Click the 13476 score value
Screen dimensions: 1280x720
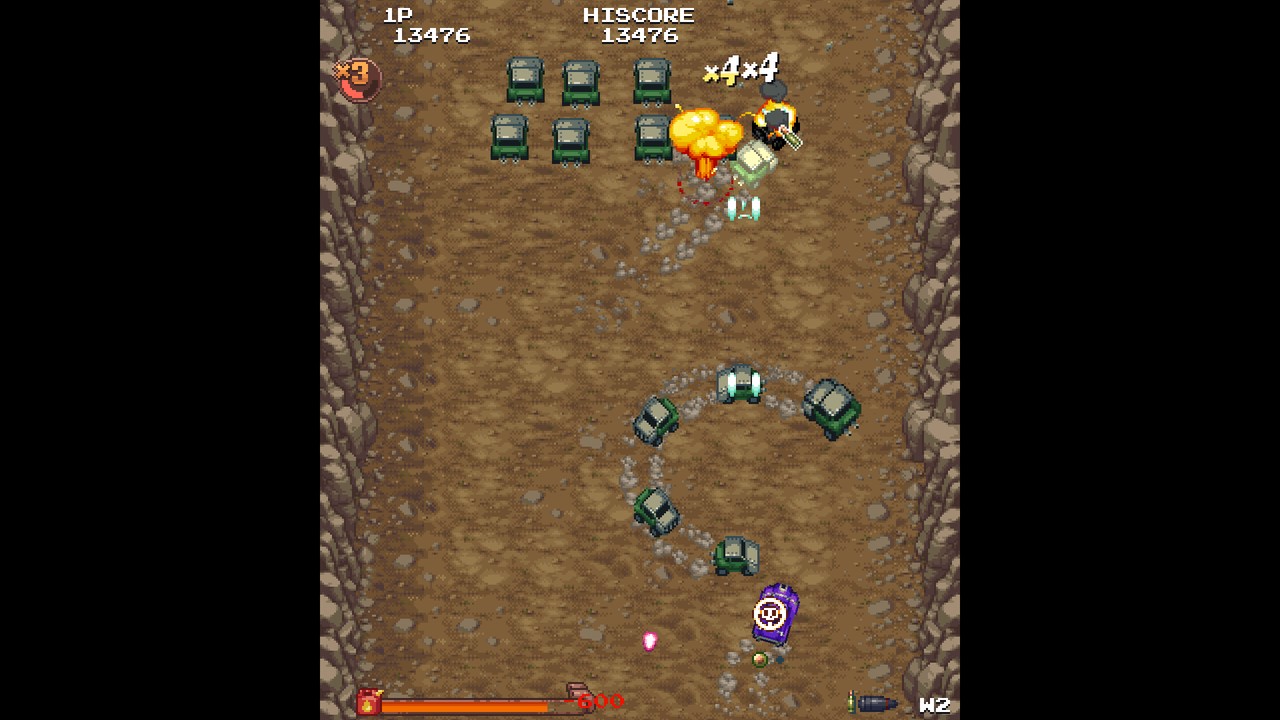434,35
